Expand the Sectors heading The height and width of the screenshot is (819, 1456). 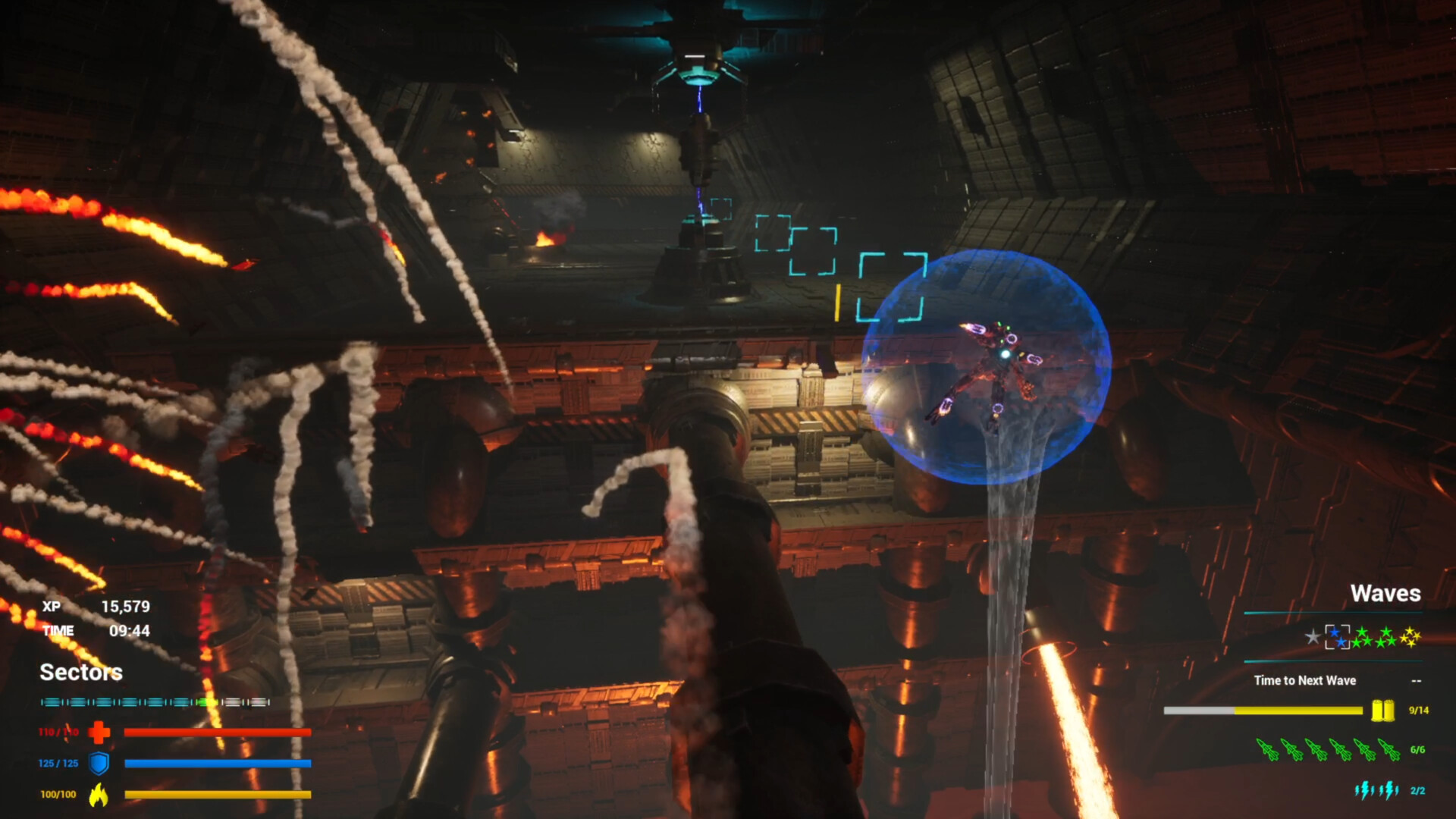pyautogui.click(x=81, y=673)
